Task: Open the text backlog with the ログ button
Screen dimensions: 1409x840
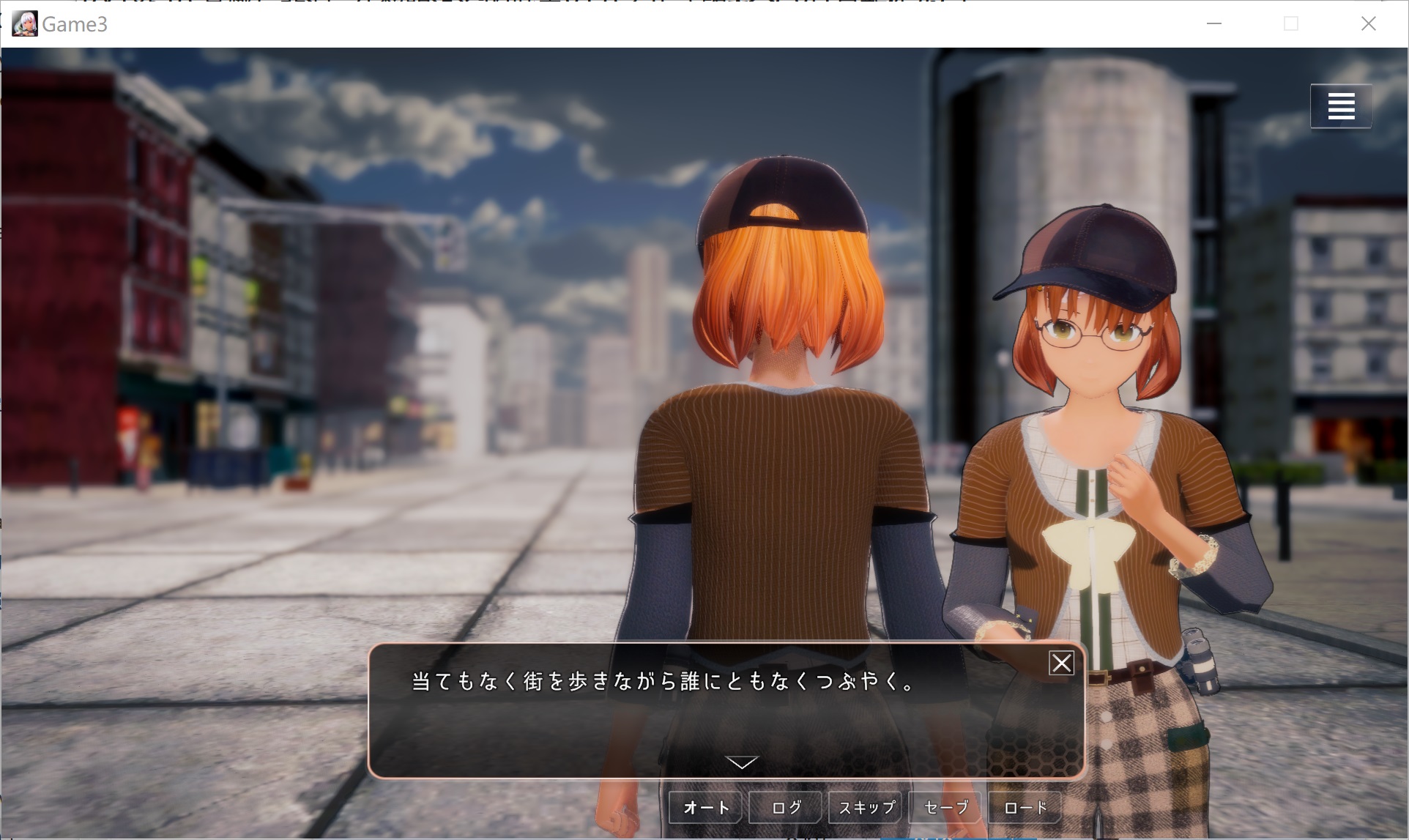Action: coord(784,807)
